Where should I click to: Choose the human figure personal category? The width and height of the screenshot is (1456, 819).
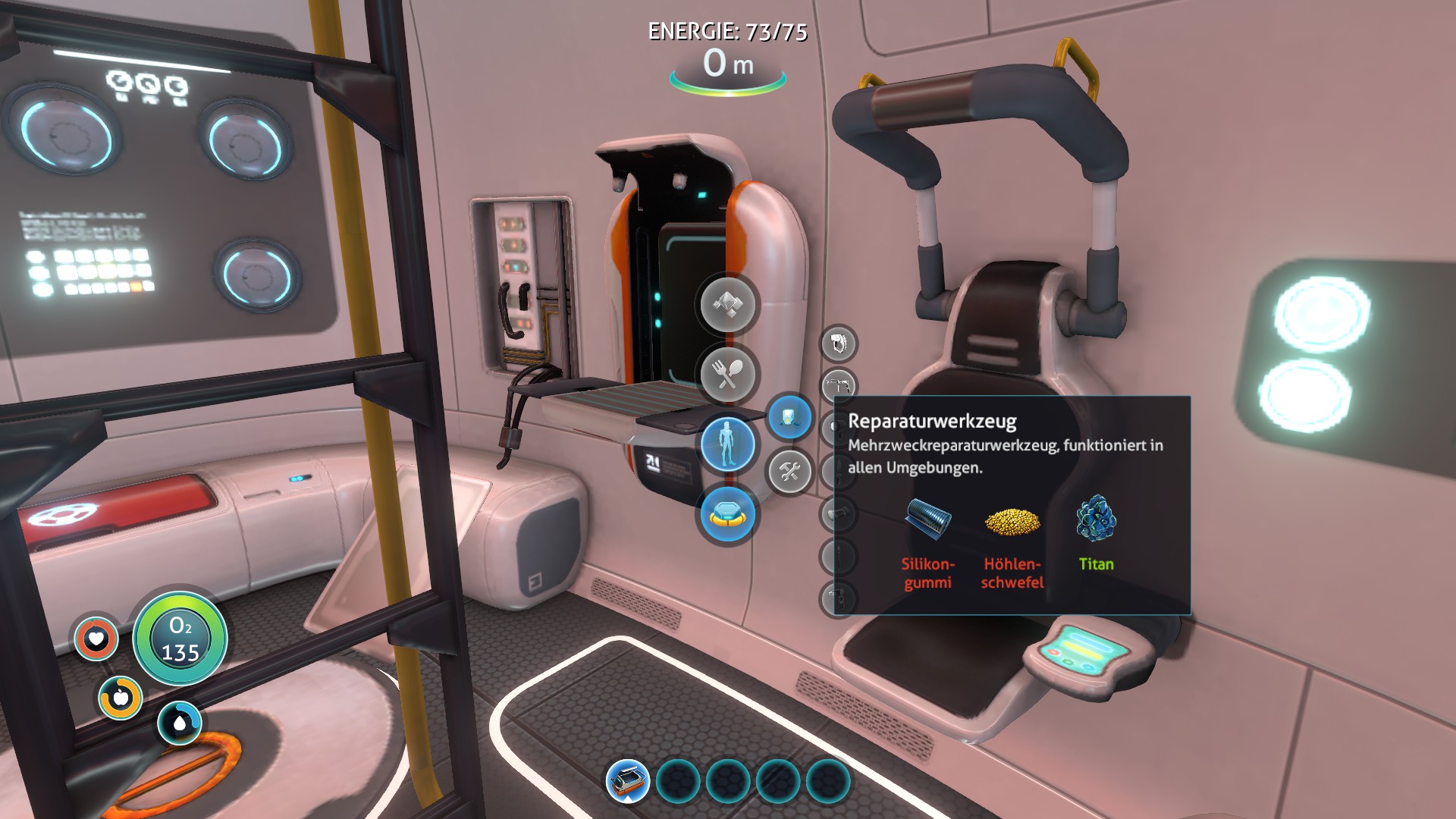pos(727,444)
